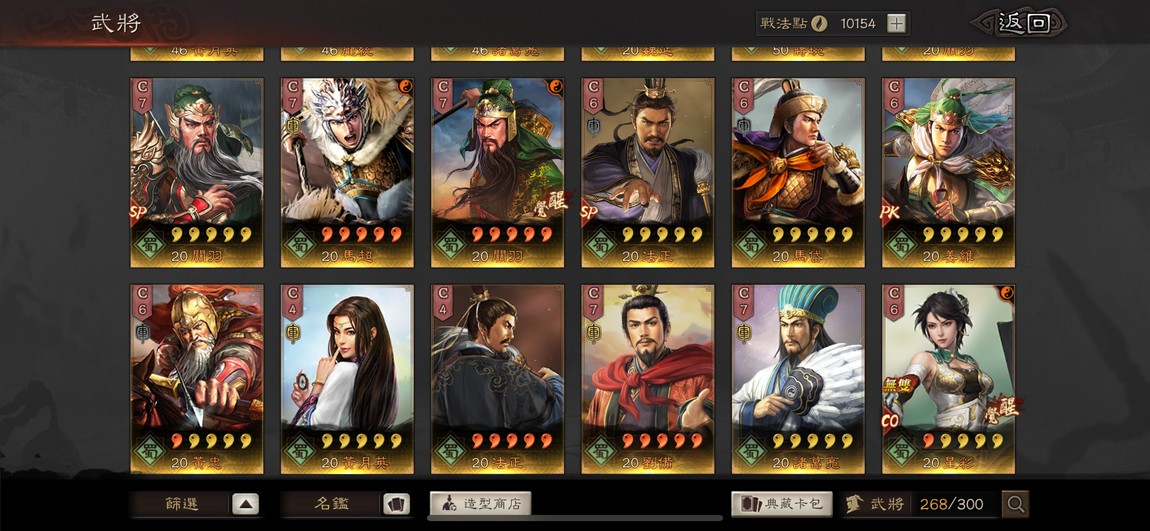Open the 黃月英 card
The image size is (1150, 531).
(347, 378)
